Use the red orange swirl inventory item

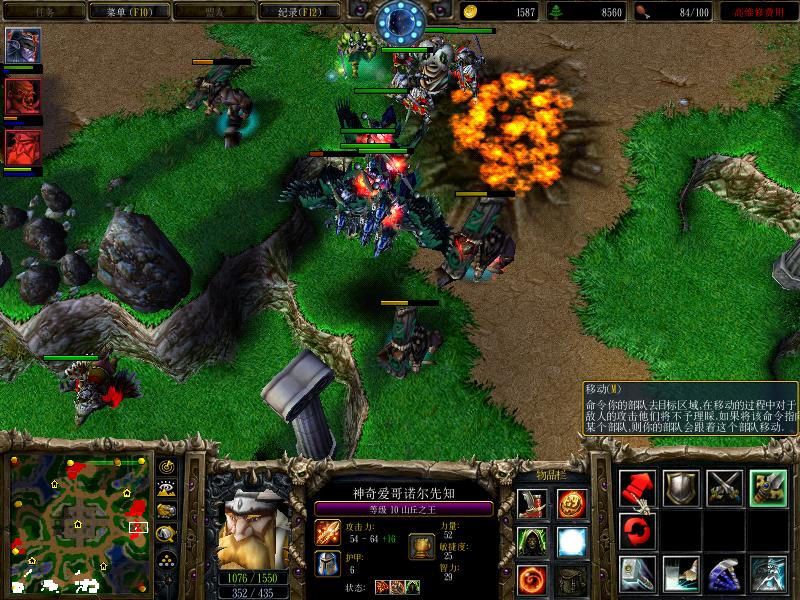click(x=530, y=577)
